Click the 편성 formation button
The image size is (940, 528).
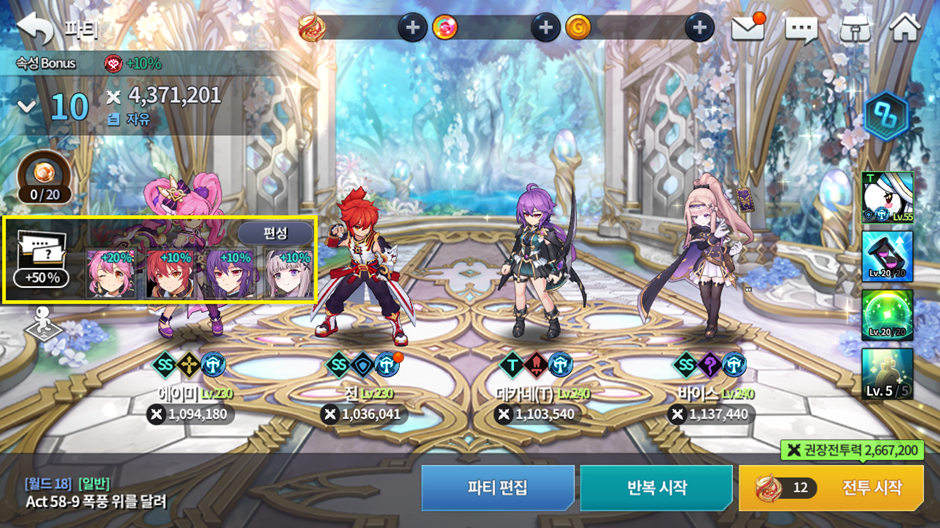click(x=275, y=233)
